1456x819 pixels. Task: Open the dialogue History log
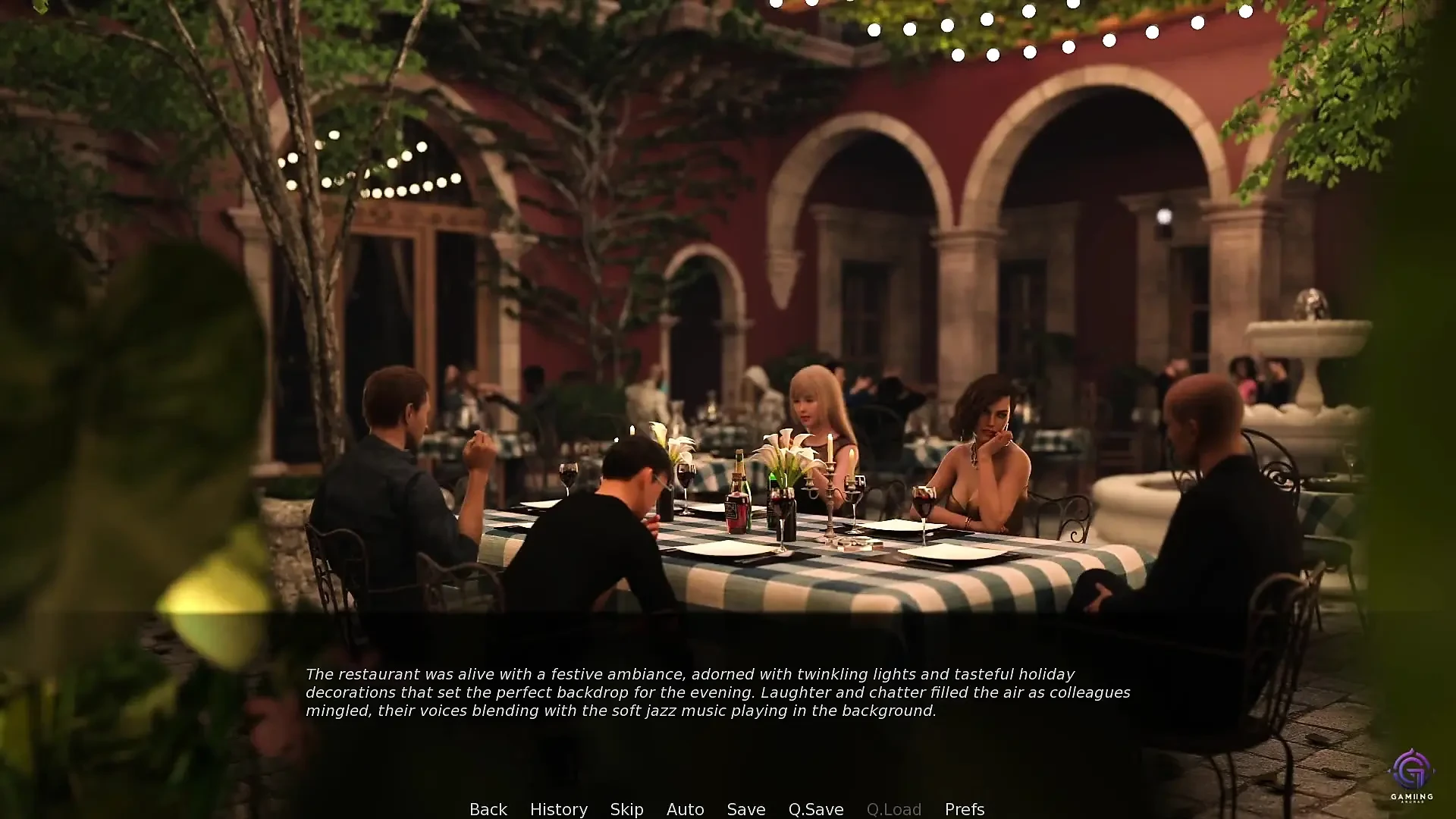pyautogui.click(x=558, y=809)
